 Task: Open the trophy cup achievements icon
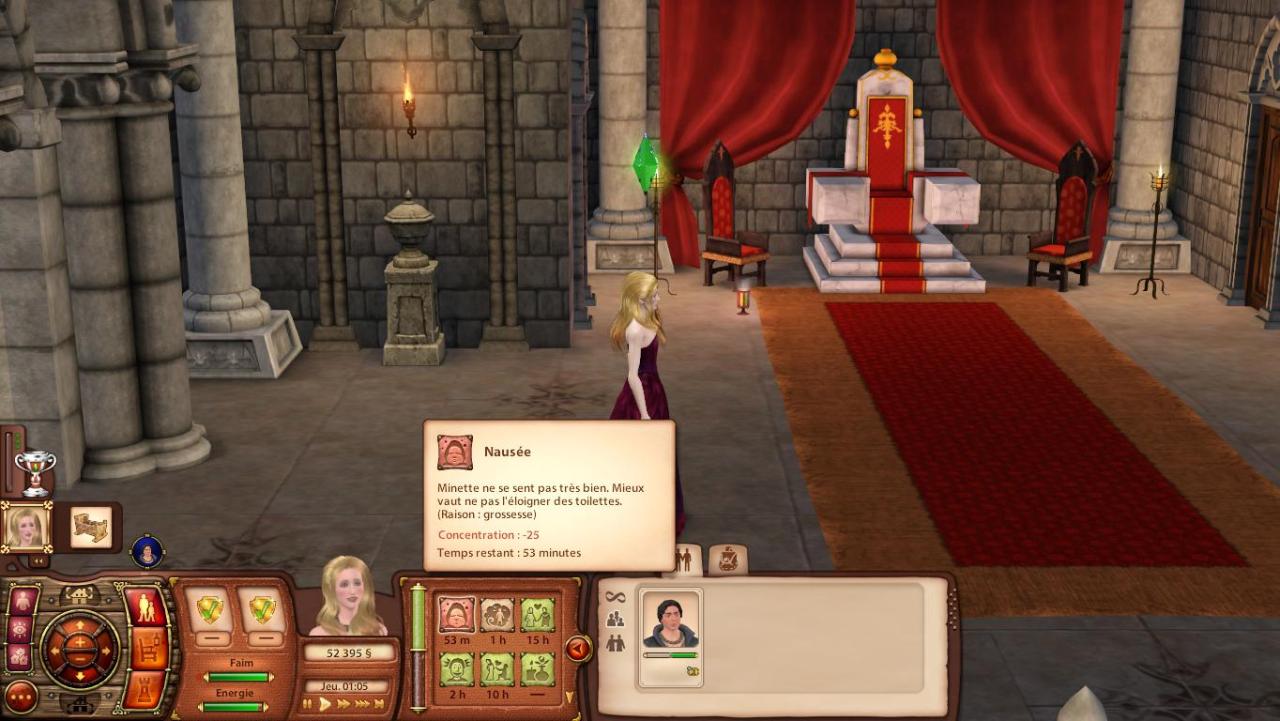point(35,470)
